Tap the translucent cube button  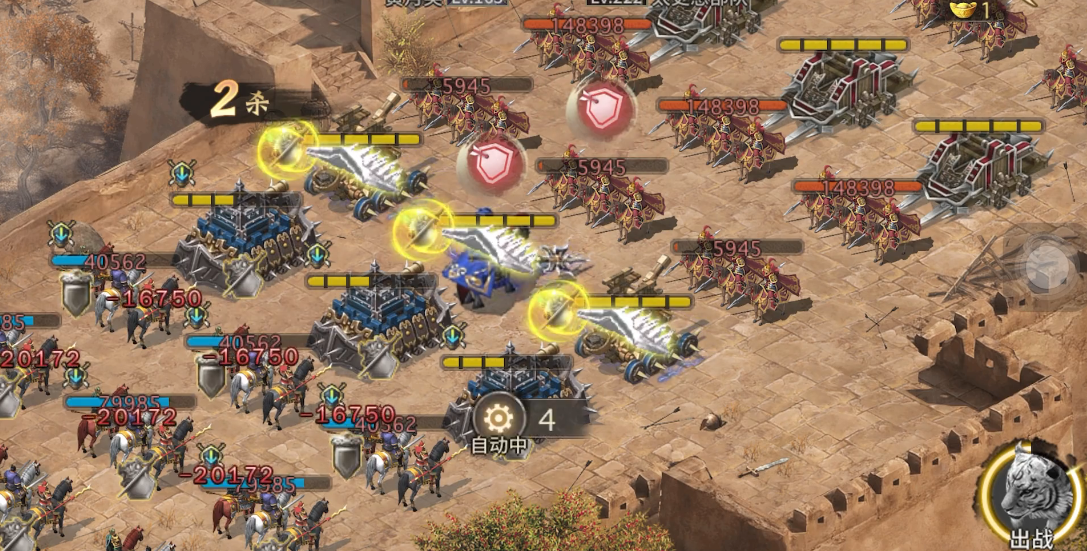(1050, 267)
